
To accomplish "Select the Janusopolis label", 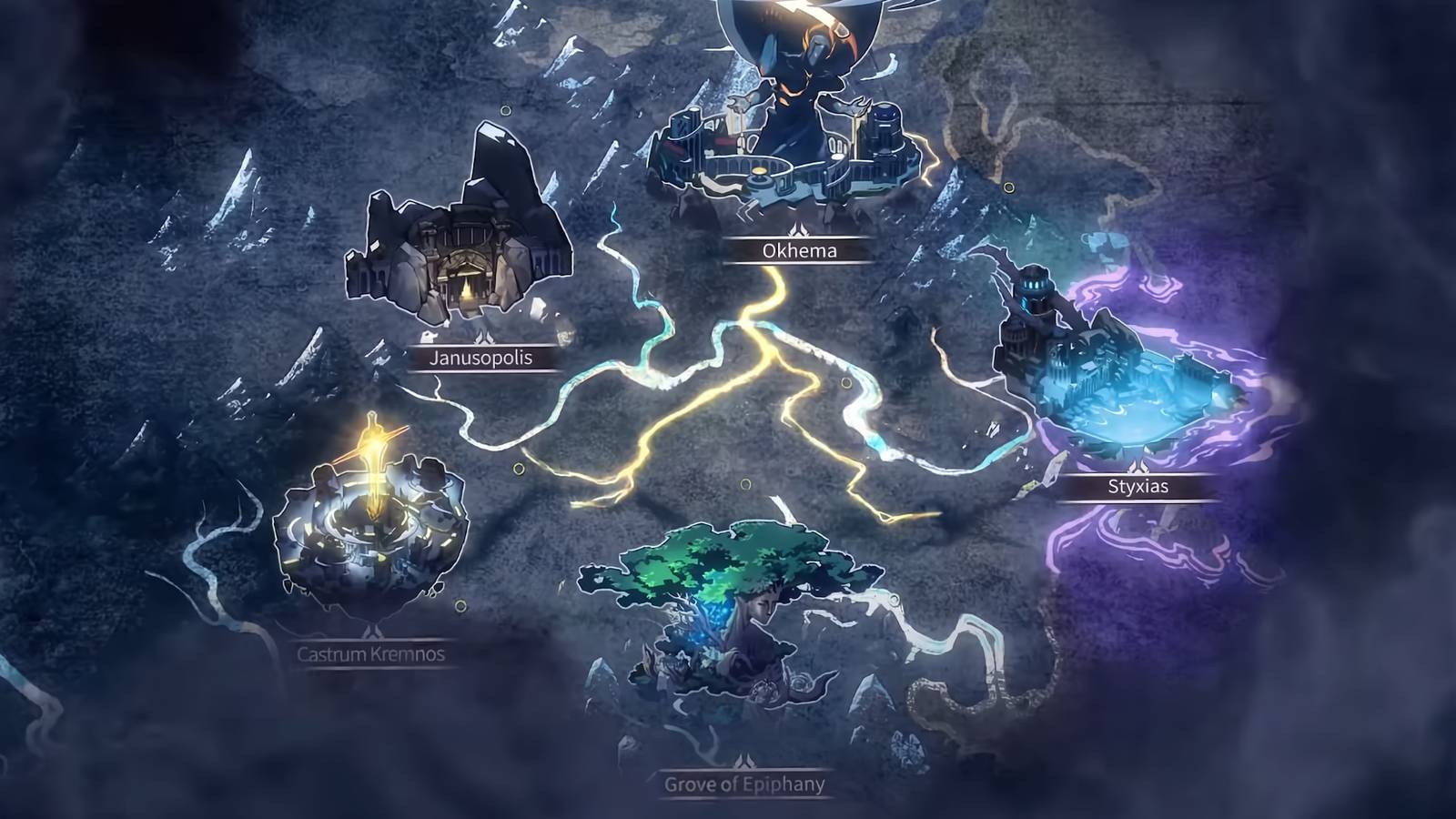I will (x=480, y=359).
